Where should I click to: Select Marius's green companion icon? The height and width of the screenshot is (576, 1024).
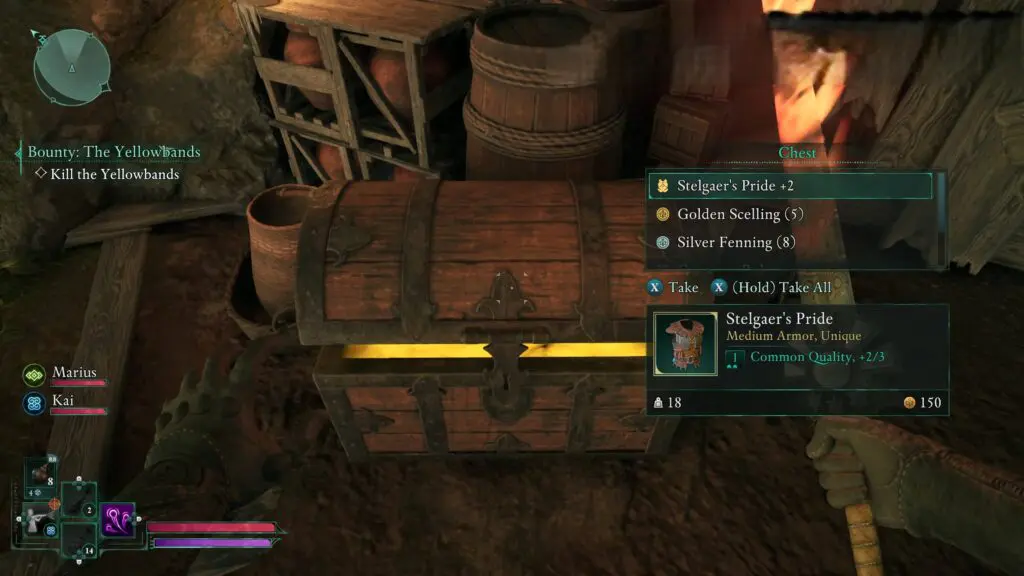click(x=34, y=375)
